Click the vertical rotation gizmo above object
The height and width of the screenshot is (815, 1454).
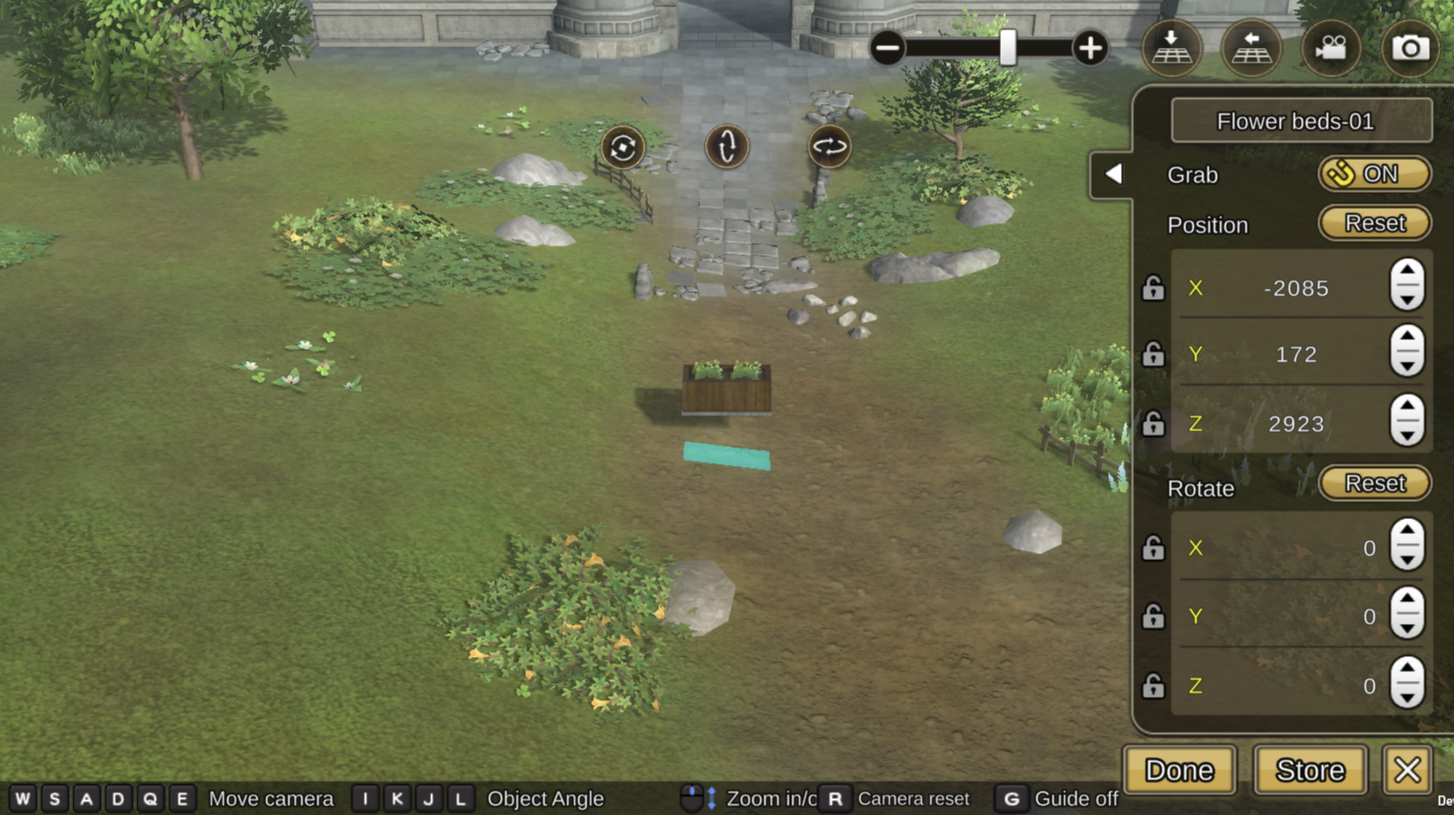[x=727, y=147]
